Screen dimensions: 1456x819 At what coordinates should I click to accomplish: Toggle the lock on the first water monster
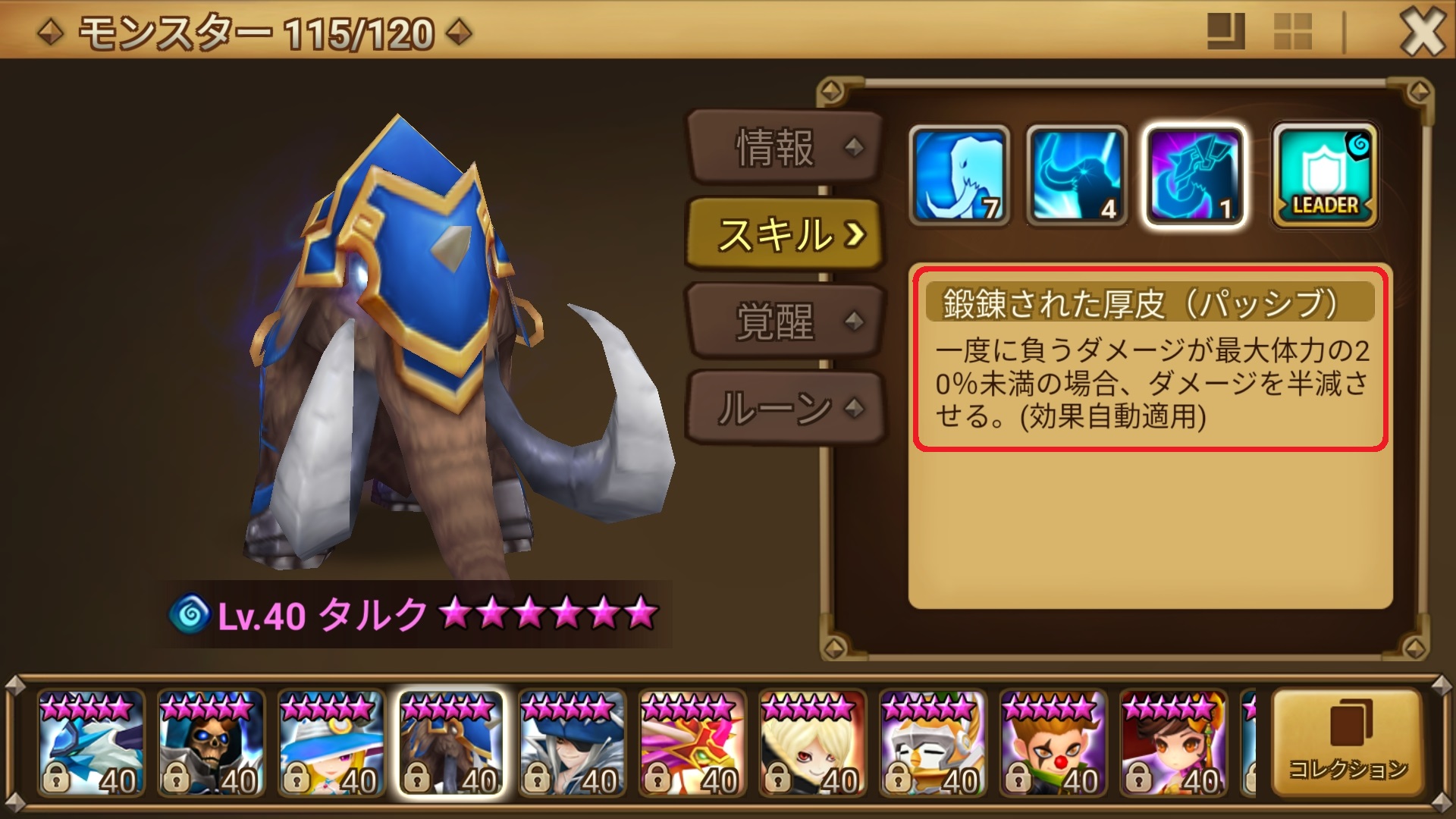[x=56, y=778]
